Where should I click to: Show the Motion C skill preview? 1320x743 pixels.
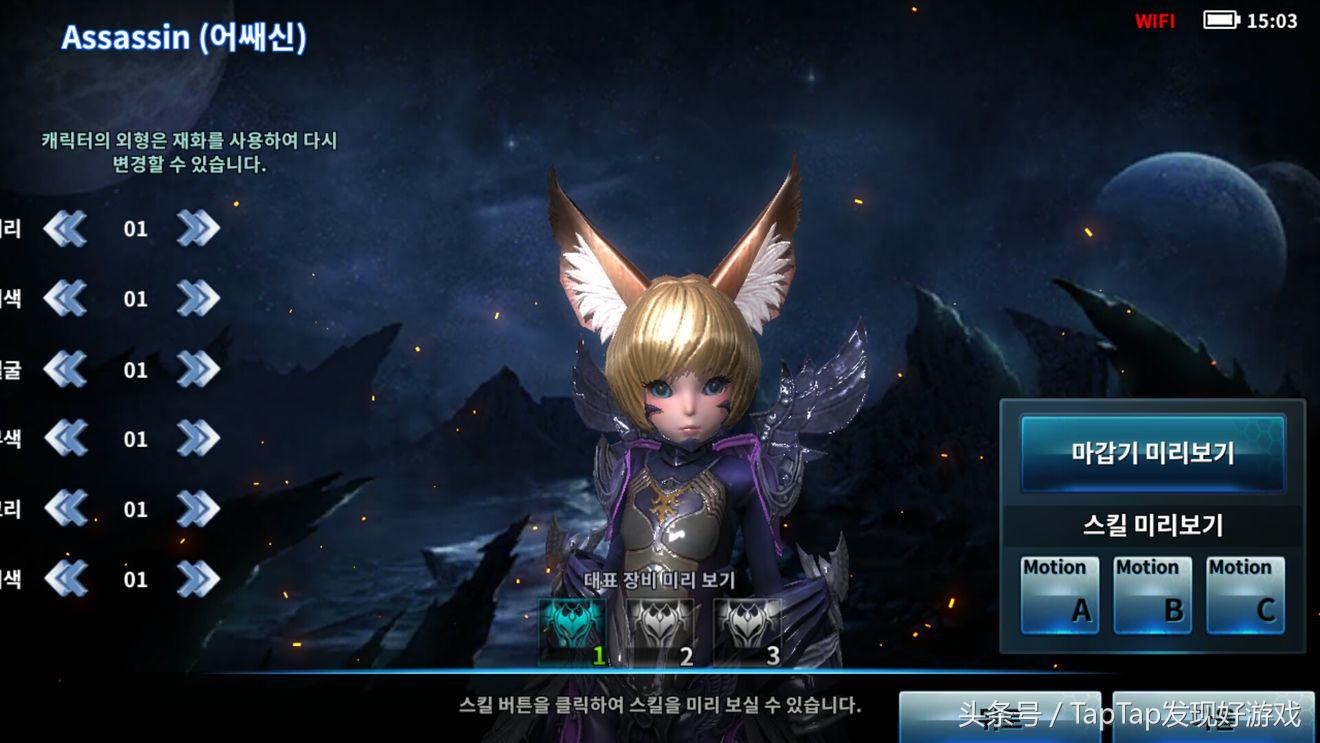pos(1245,594)
